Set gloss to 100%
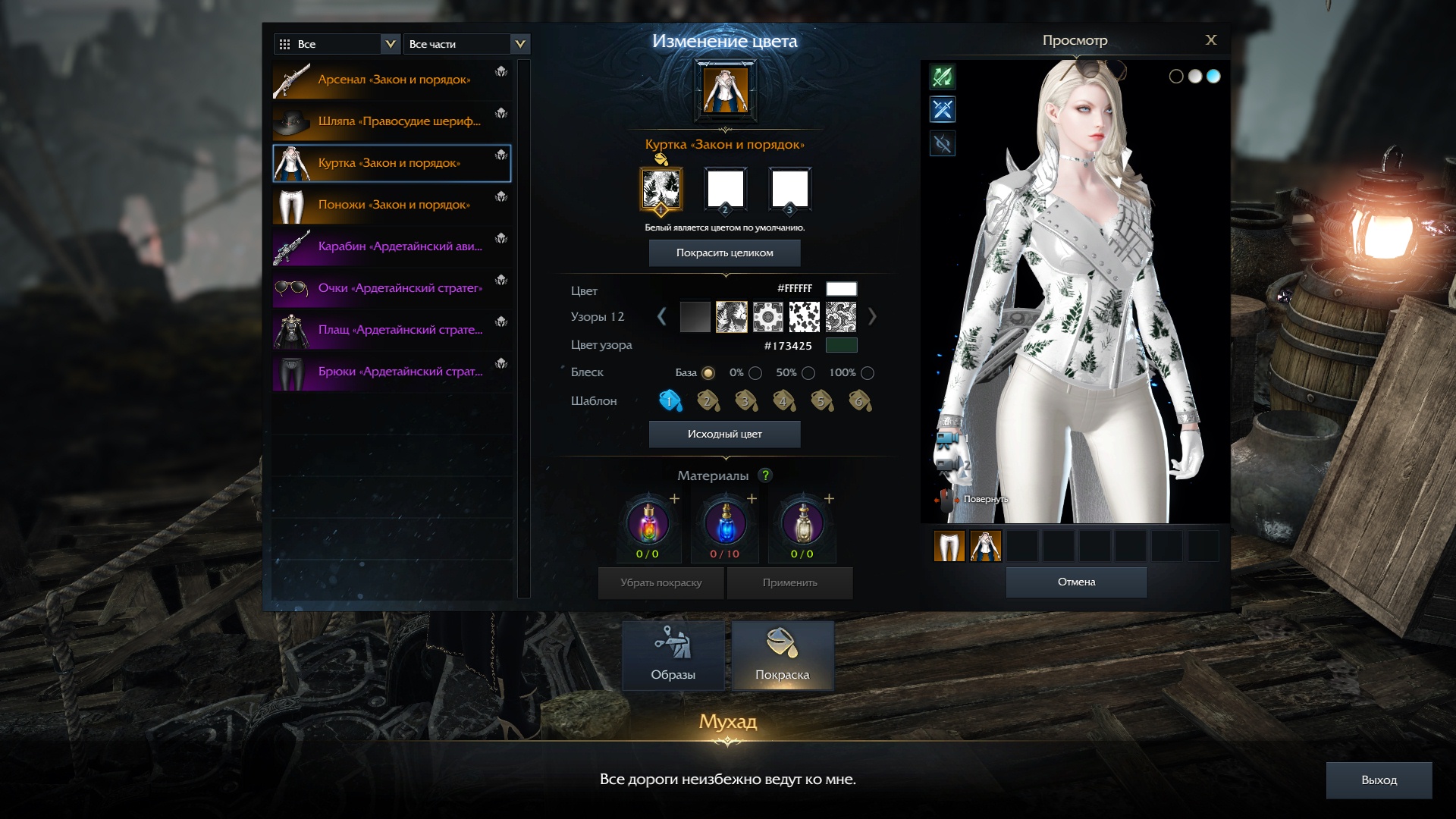Screen dimensions: 1456x819 (x=868, y=373)
